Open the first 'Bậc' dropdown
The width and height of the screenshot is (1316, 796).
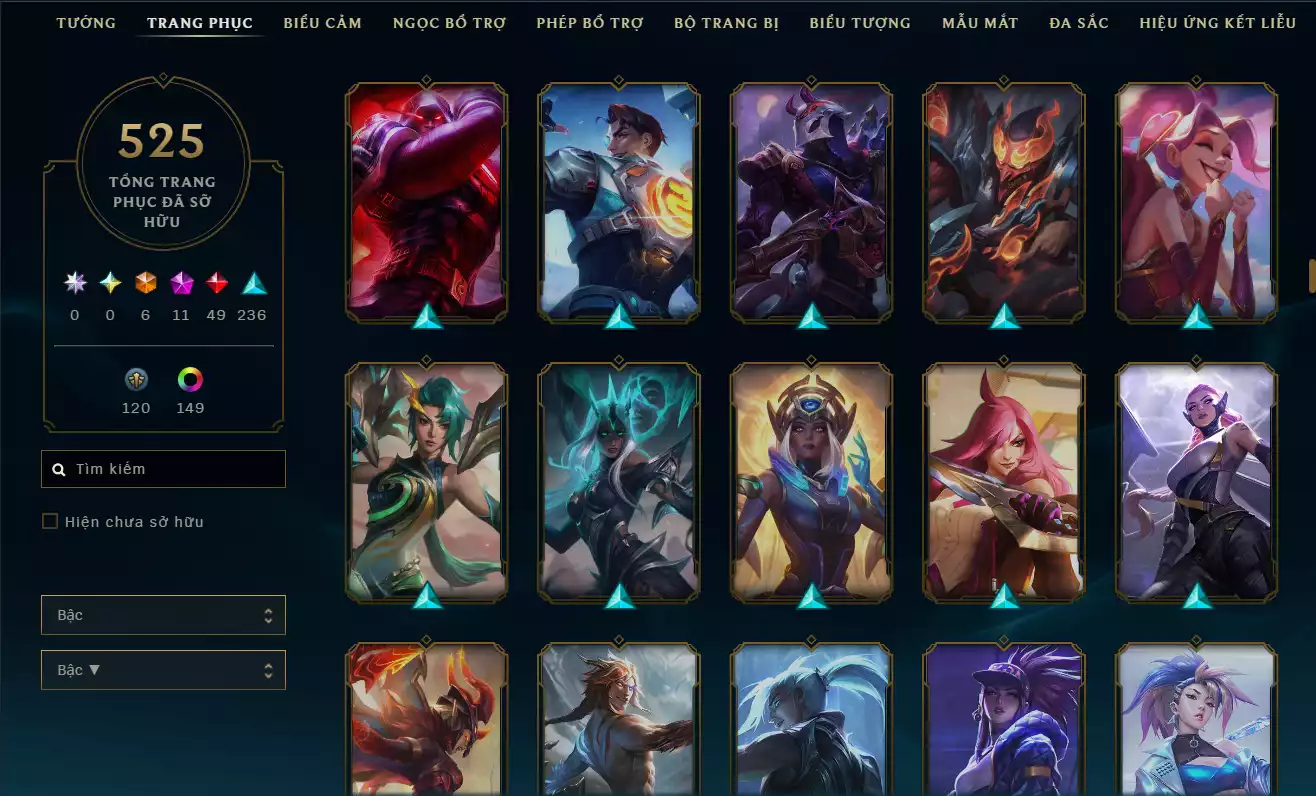[163, 615]
